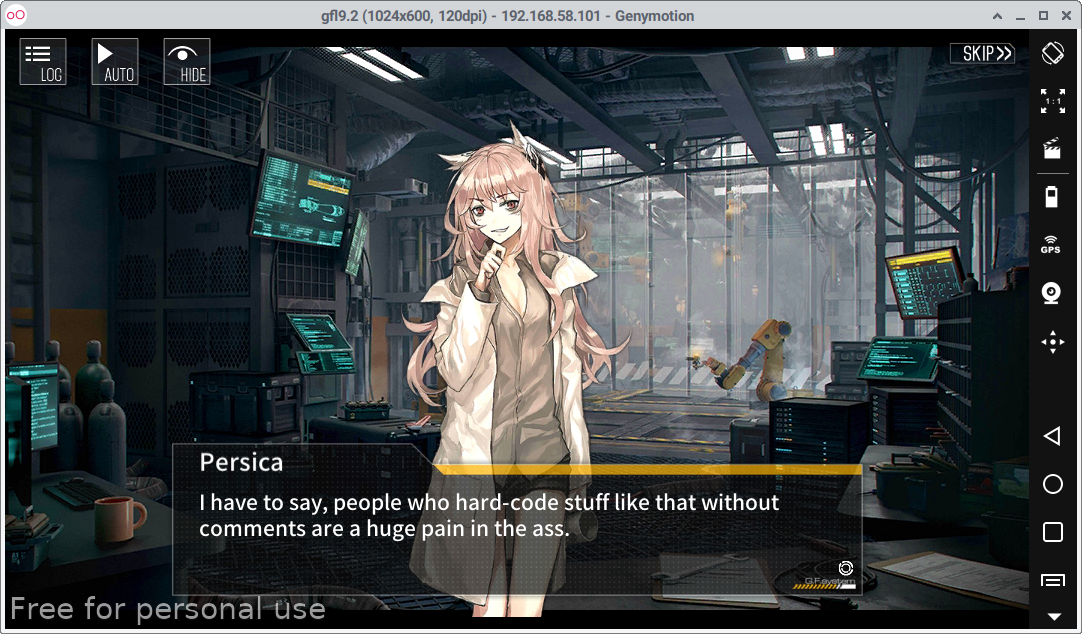Screen dimensions: 1082x634
Task: Minimize the Genymotion window
Action: 1019,16
